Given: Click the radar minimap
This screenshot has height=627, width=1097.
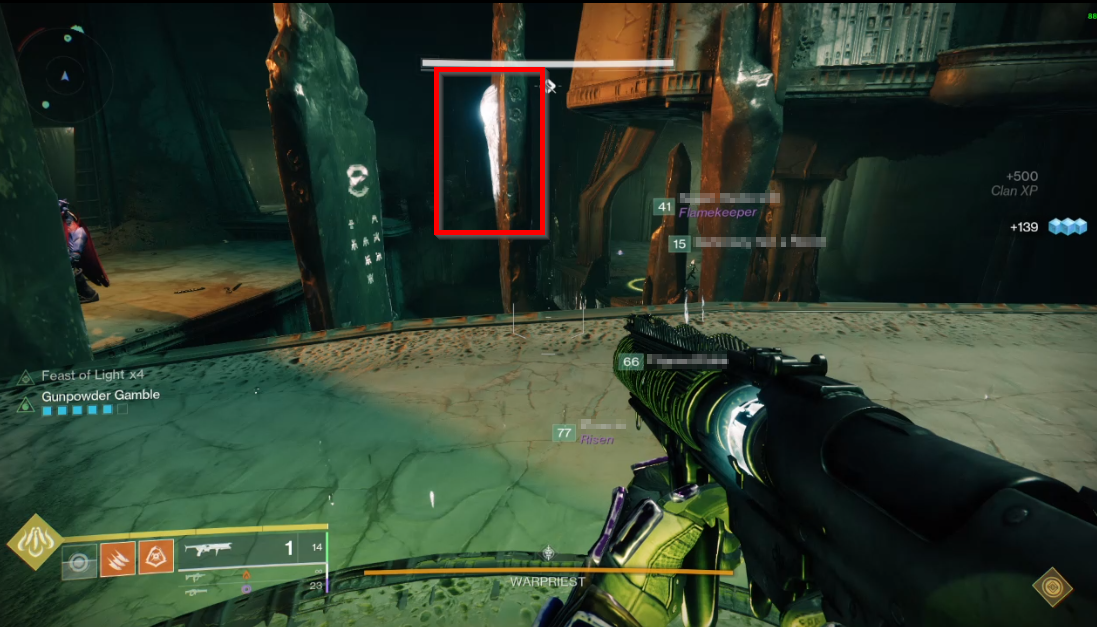Looking at the screenshot, I should tap(65, 75).
